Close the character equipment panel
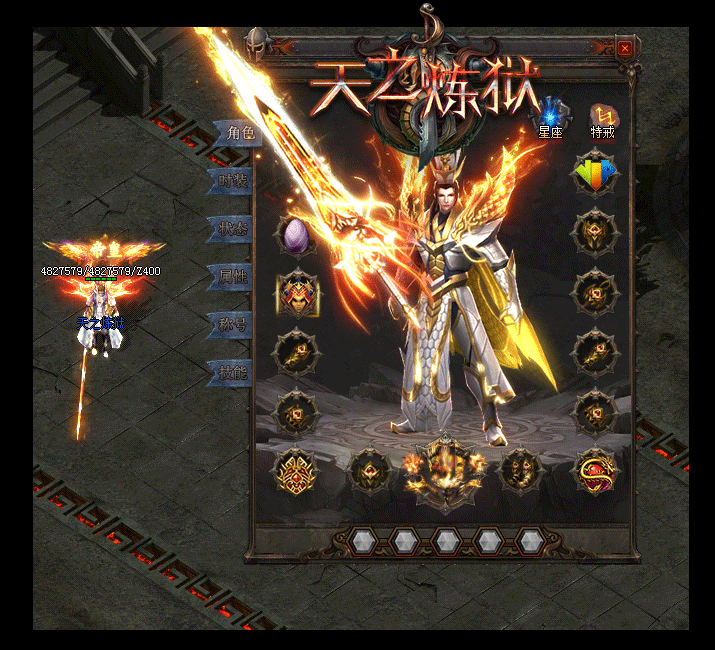Viewport: 715px width, 650px height. [625, 48]
